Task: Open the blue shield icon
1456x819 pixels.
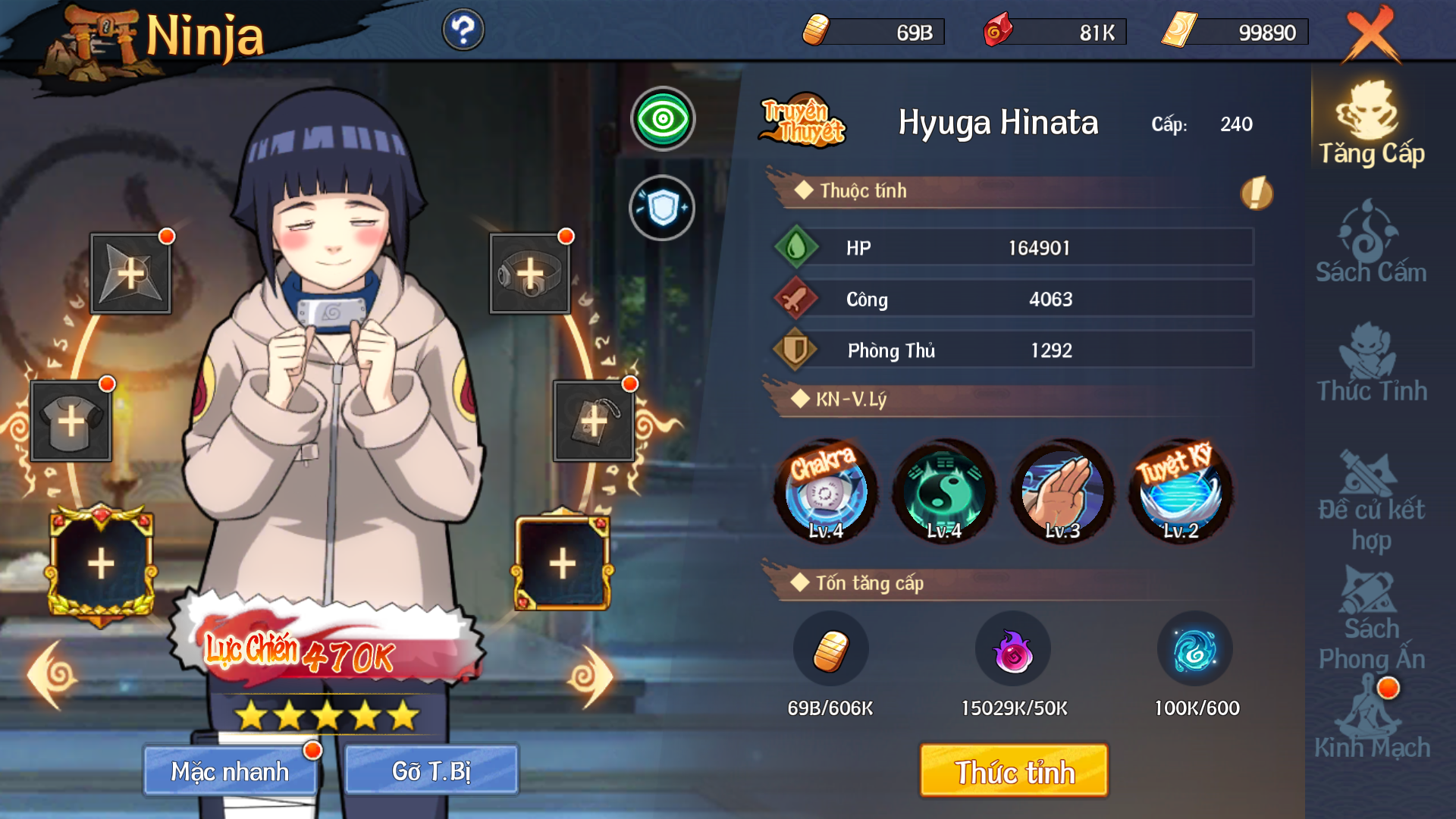Action: (x=662, y=208)
